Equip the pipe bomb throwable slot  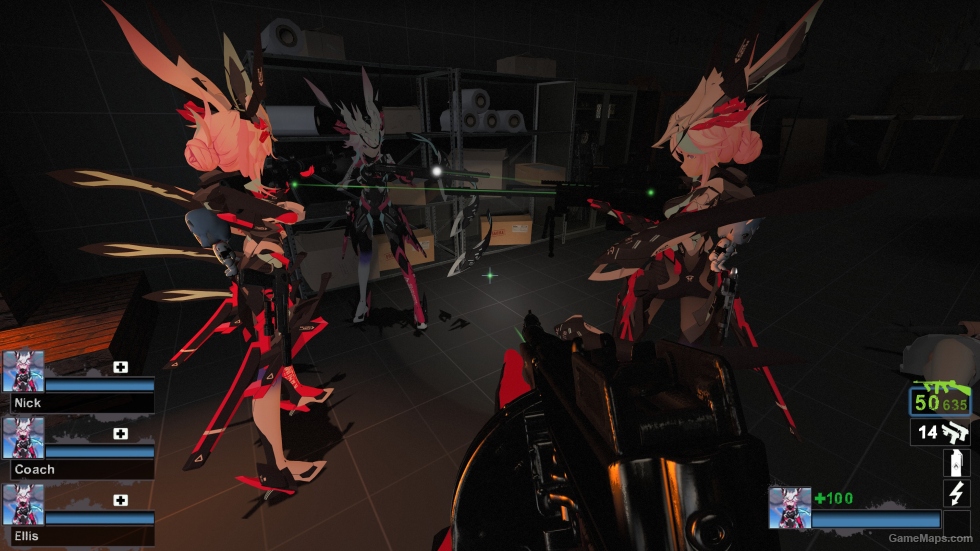[x=956, y=463]
